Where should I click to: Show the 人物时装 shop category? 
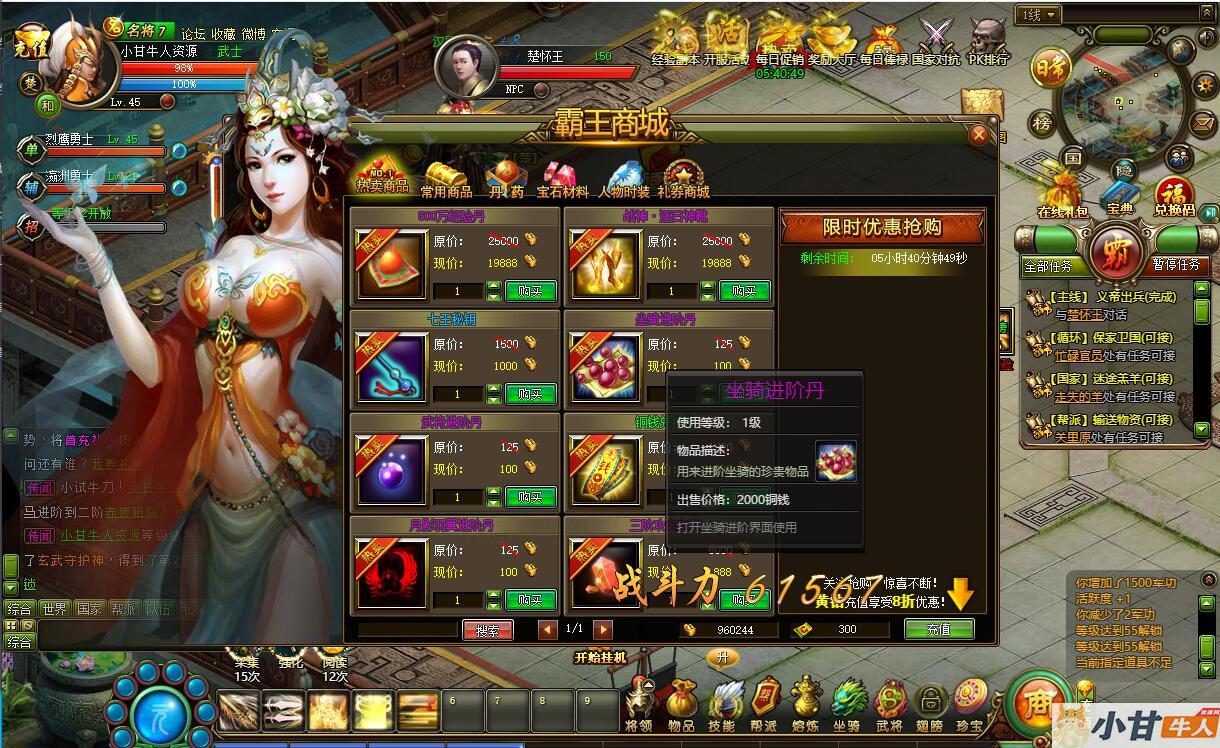click(624, 179)
